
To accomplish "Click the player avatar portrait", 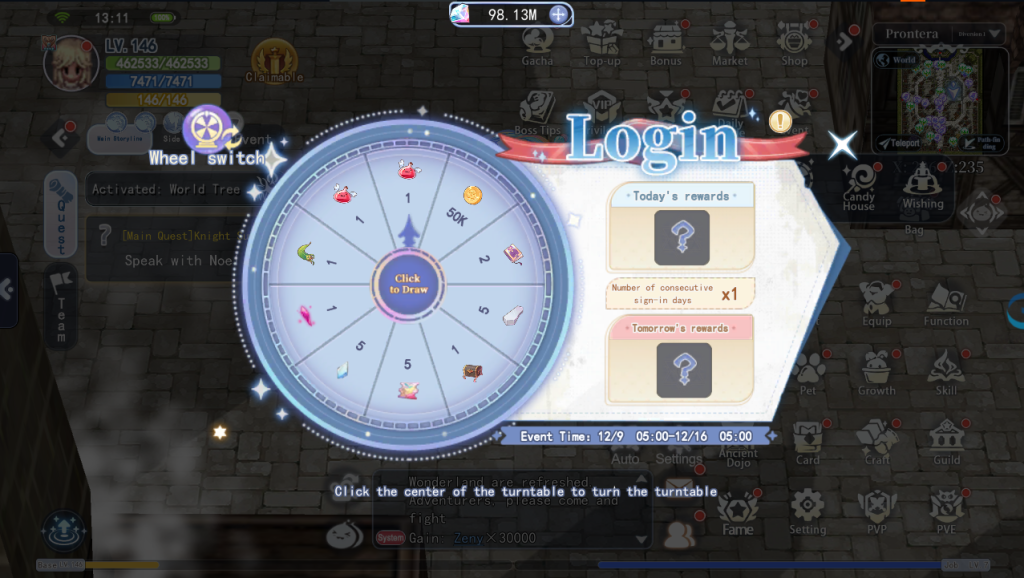I will point(70,63).
